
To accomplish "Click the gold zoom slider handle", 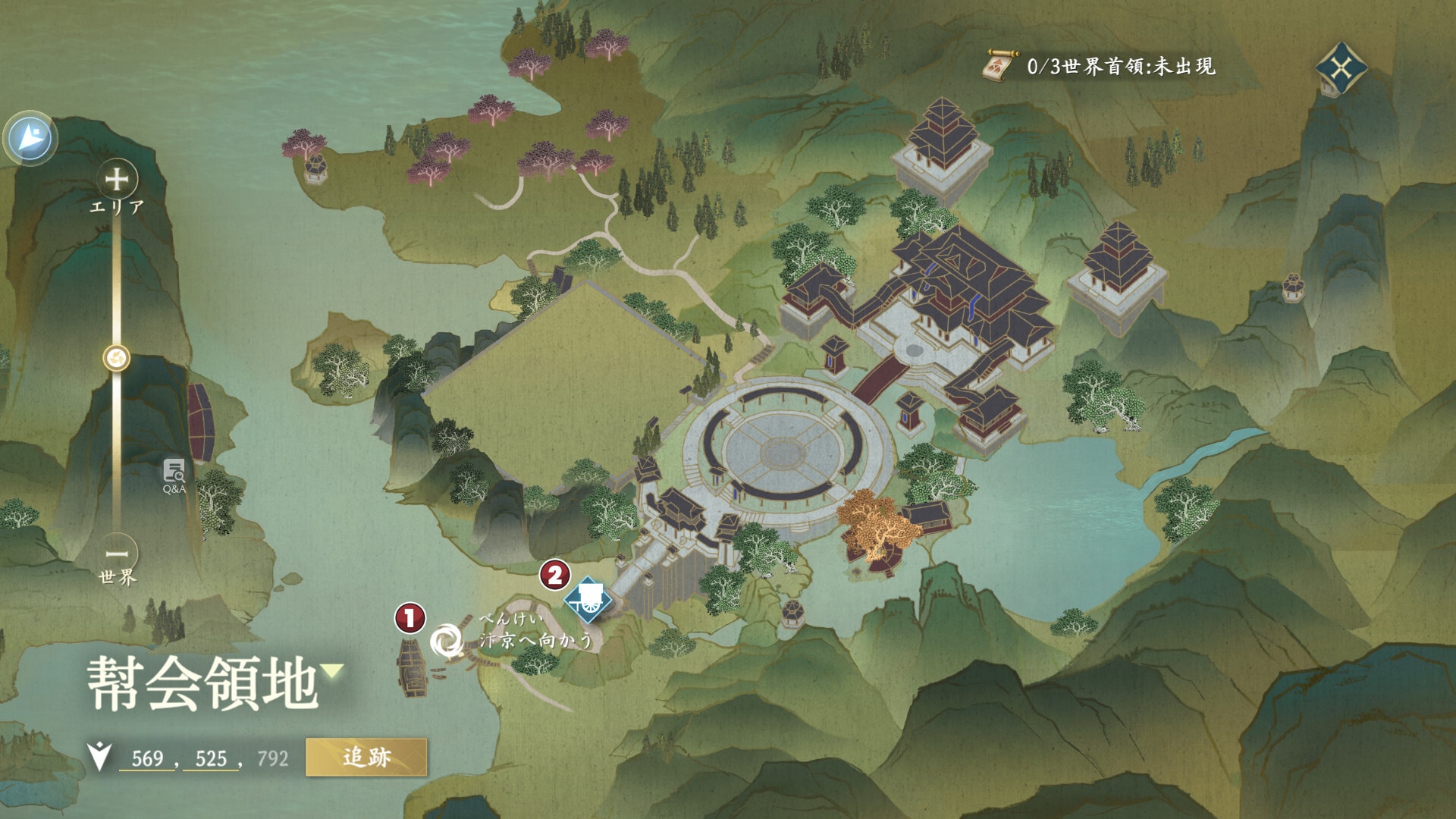I will point(117,358).
